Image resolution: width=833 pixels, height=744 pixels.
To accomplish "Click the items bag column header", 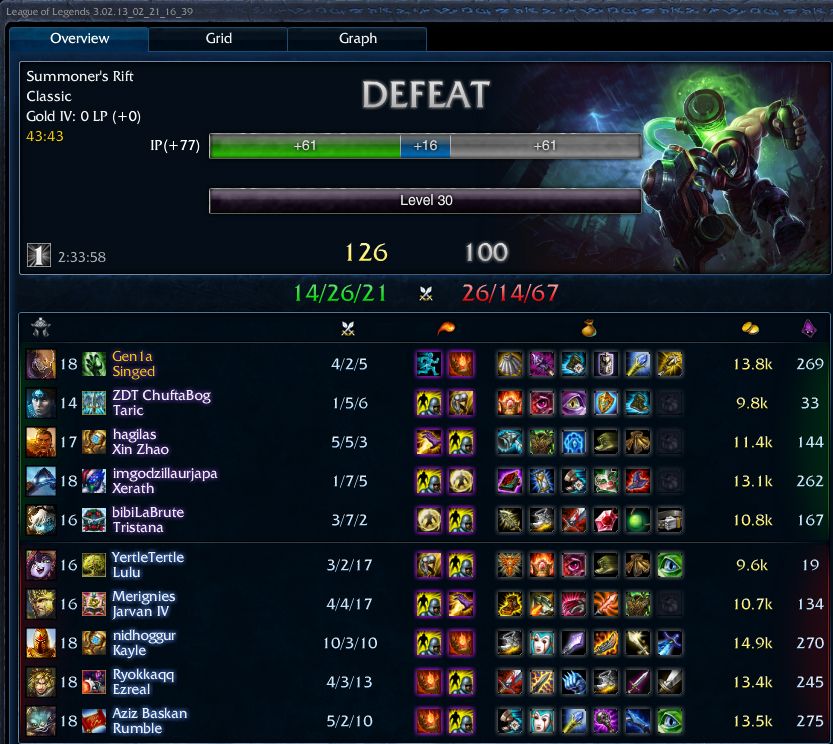I will coord(590,328).
